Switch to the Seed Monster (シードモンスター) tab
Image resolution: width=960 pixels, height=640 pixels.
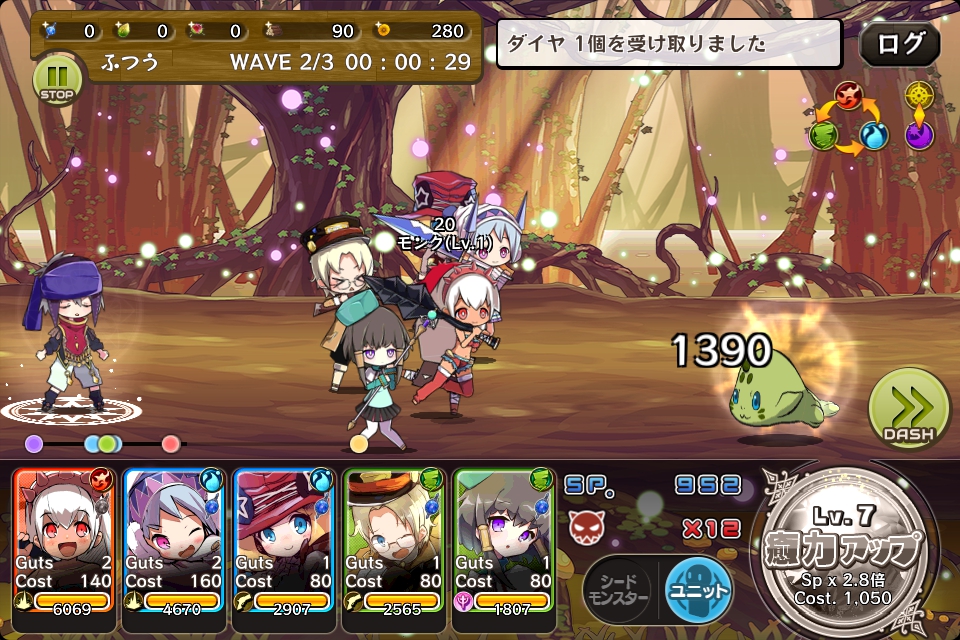click(617, 588)
